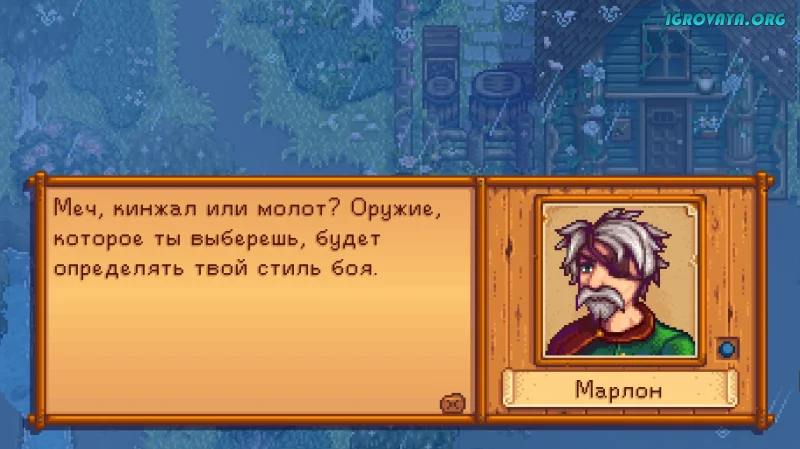Viewport: 800px width, 449px height.
Task: Click Marlon's portrait in the dialogue panel
Action: 620,279
